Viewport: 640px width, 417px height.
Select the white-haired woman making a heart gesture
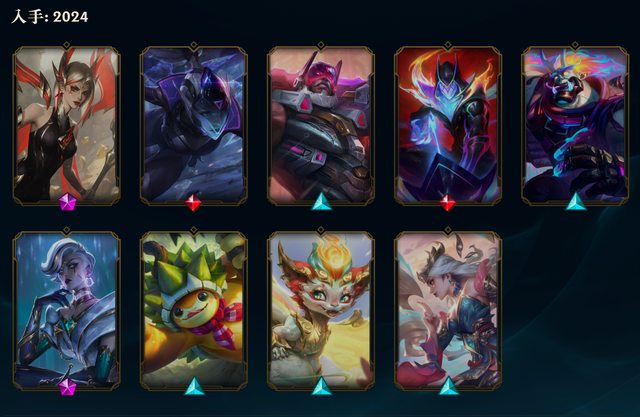(x=66, y=309)
